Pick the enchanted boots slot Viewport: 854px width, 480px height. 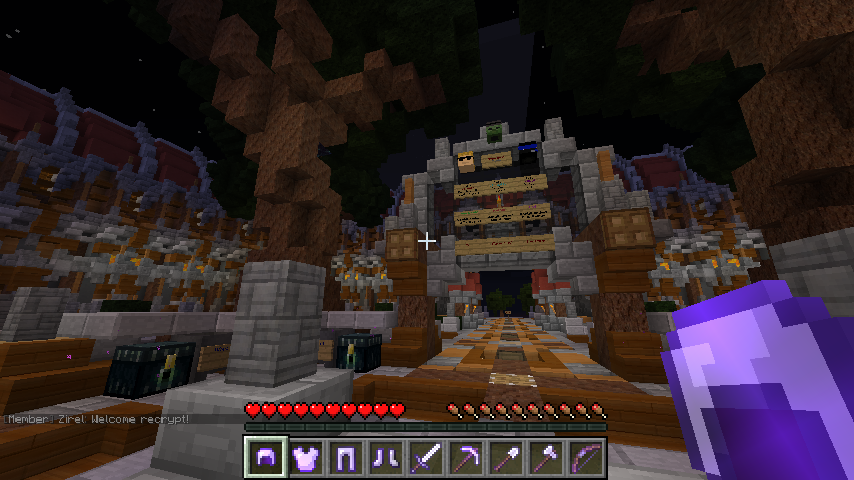pyautogui.click(x=385, y=458)
